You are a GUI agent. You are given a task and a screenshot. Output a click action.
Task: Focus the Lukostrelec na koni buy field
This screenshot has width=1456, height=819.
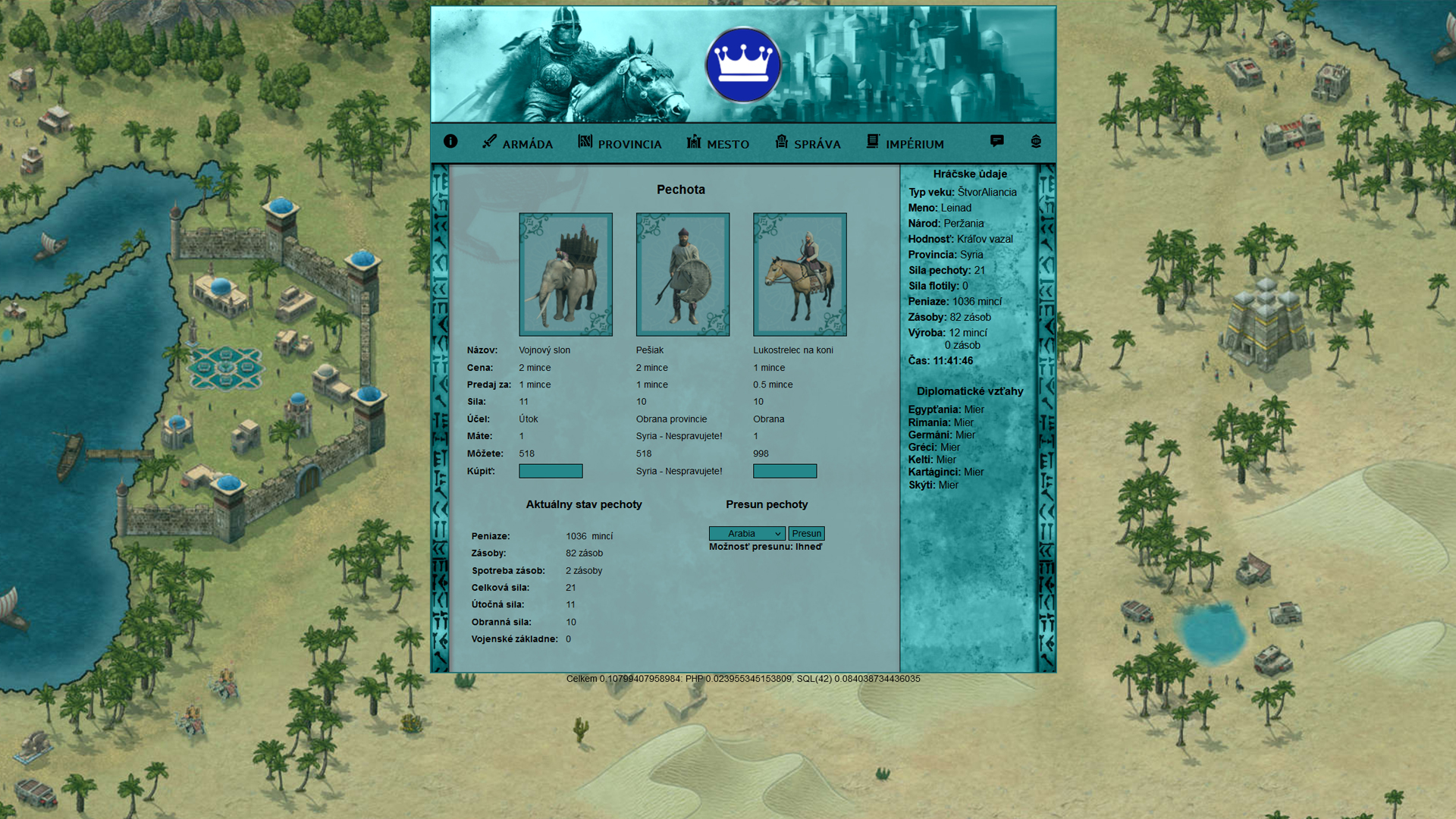click(785, 471)
